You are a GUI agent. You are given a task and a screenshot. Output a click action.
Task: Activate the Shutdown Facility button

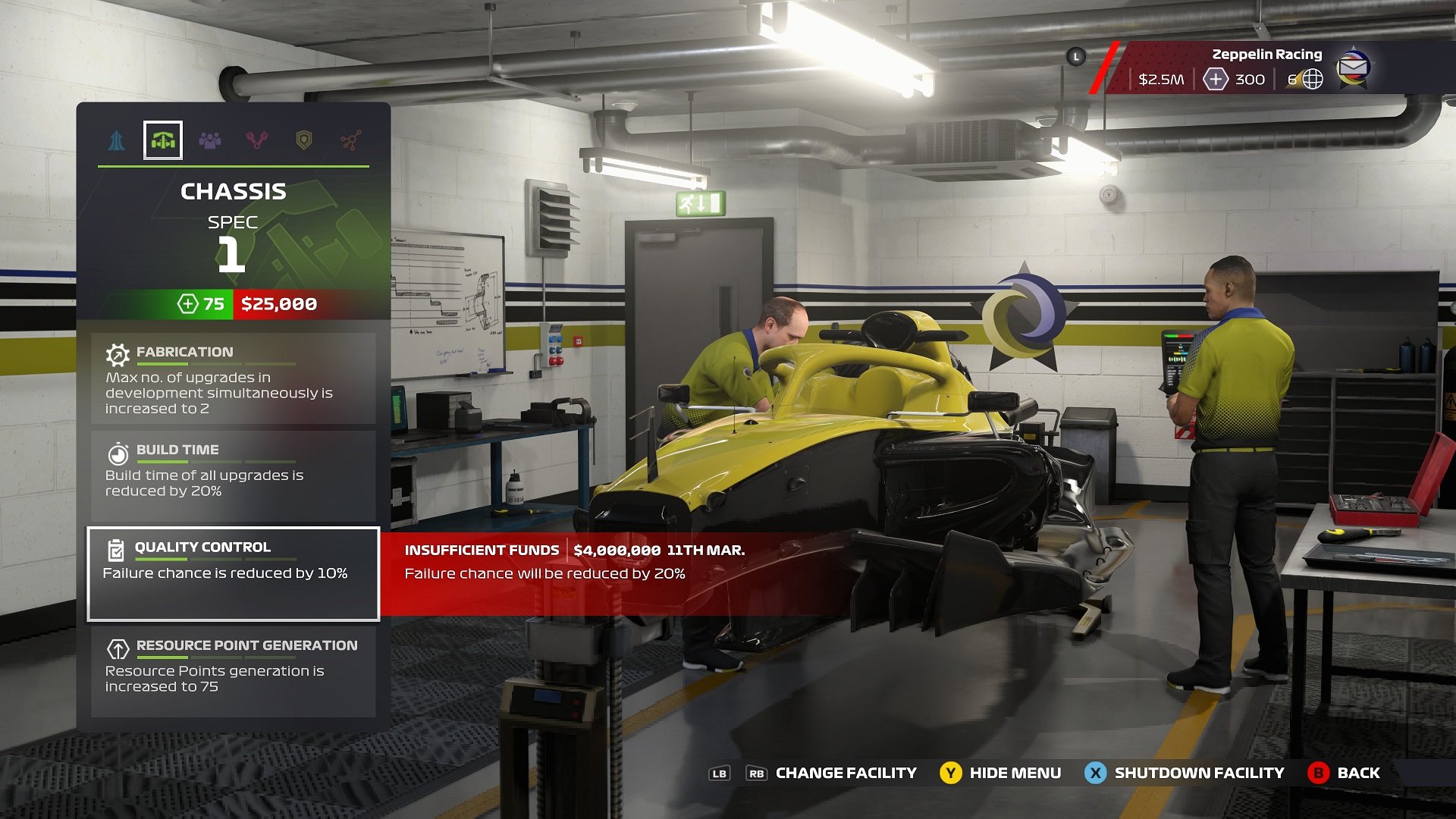(1185, 773)
